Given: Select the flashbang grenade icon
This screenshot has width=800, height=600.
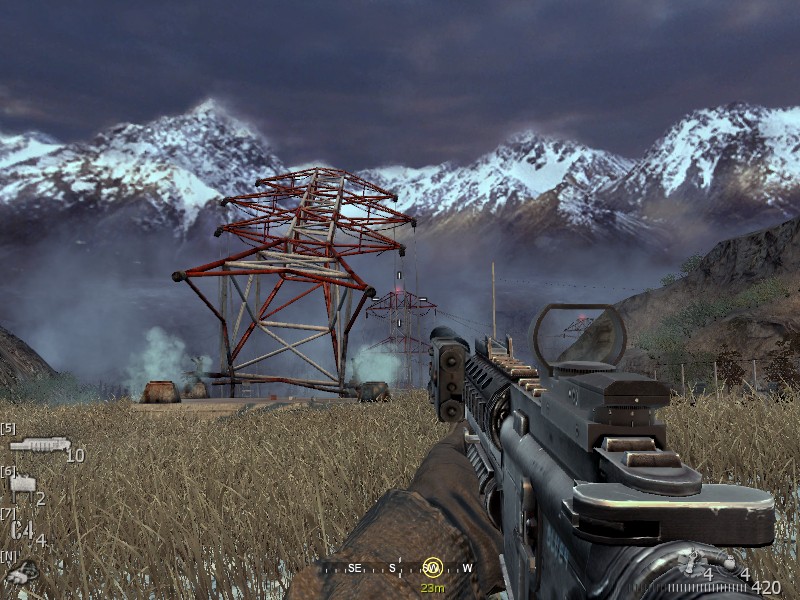Looking at the screenshot, I should [694, 561].
